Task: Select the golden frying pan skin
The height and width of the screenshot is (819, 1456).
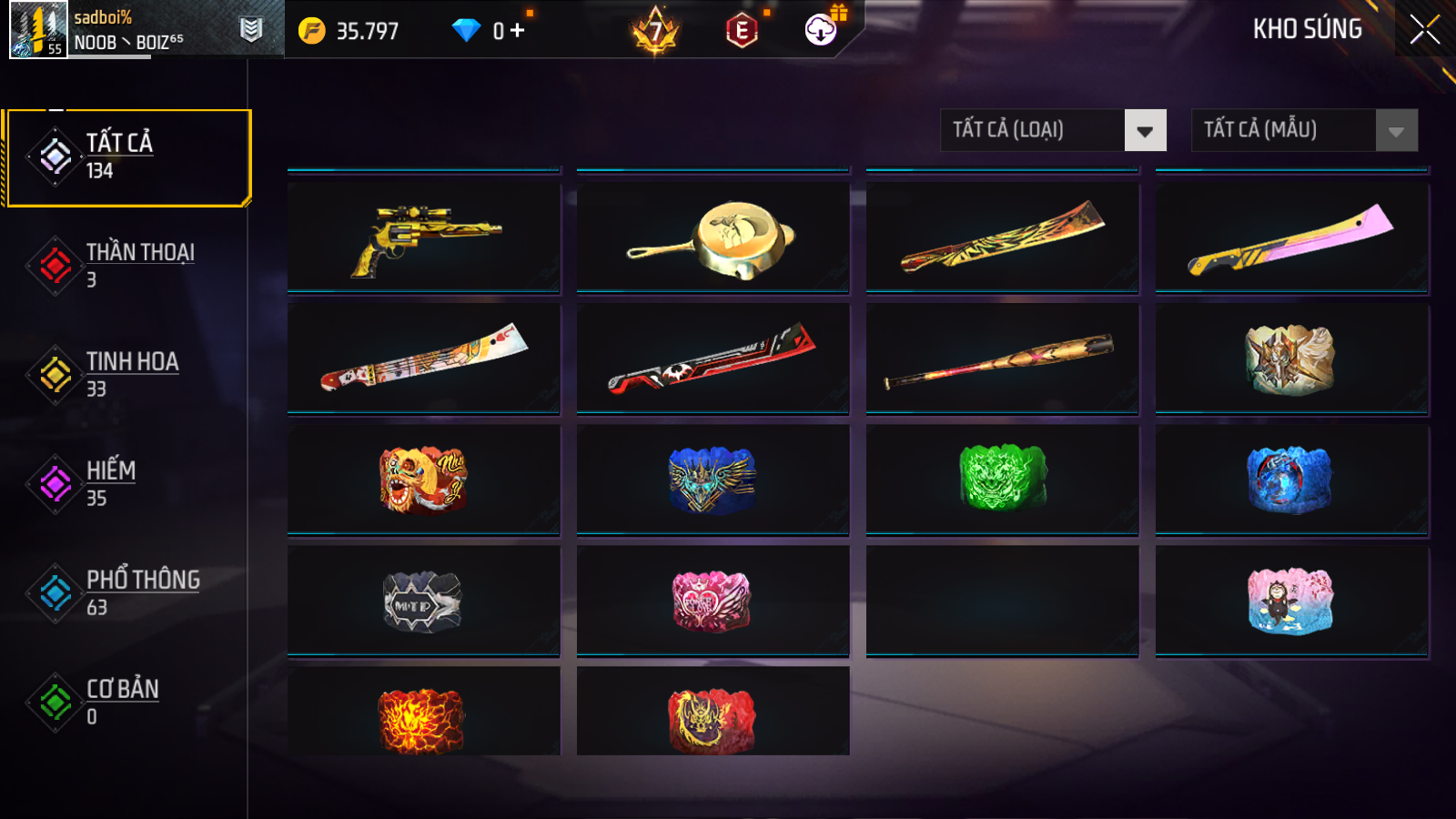Action: (x=713, y=238)
